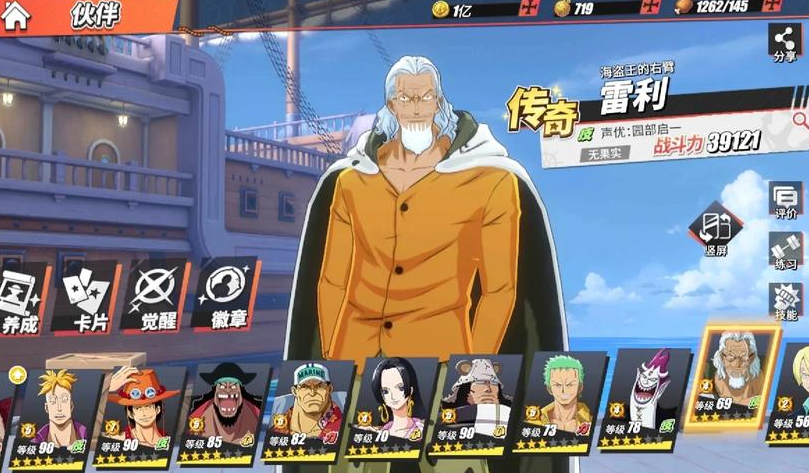
Task: Toggle 竖屏 portrait view
Action: [x=714, y=233]
